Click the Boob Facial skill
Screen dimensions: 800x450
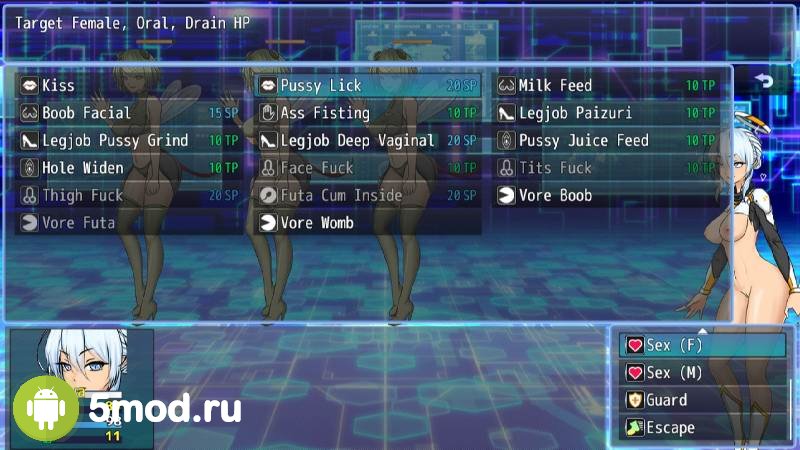[128, 113]
